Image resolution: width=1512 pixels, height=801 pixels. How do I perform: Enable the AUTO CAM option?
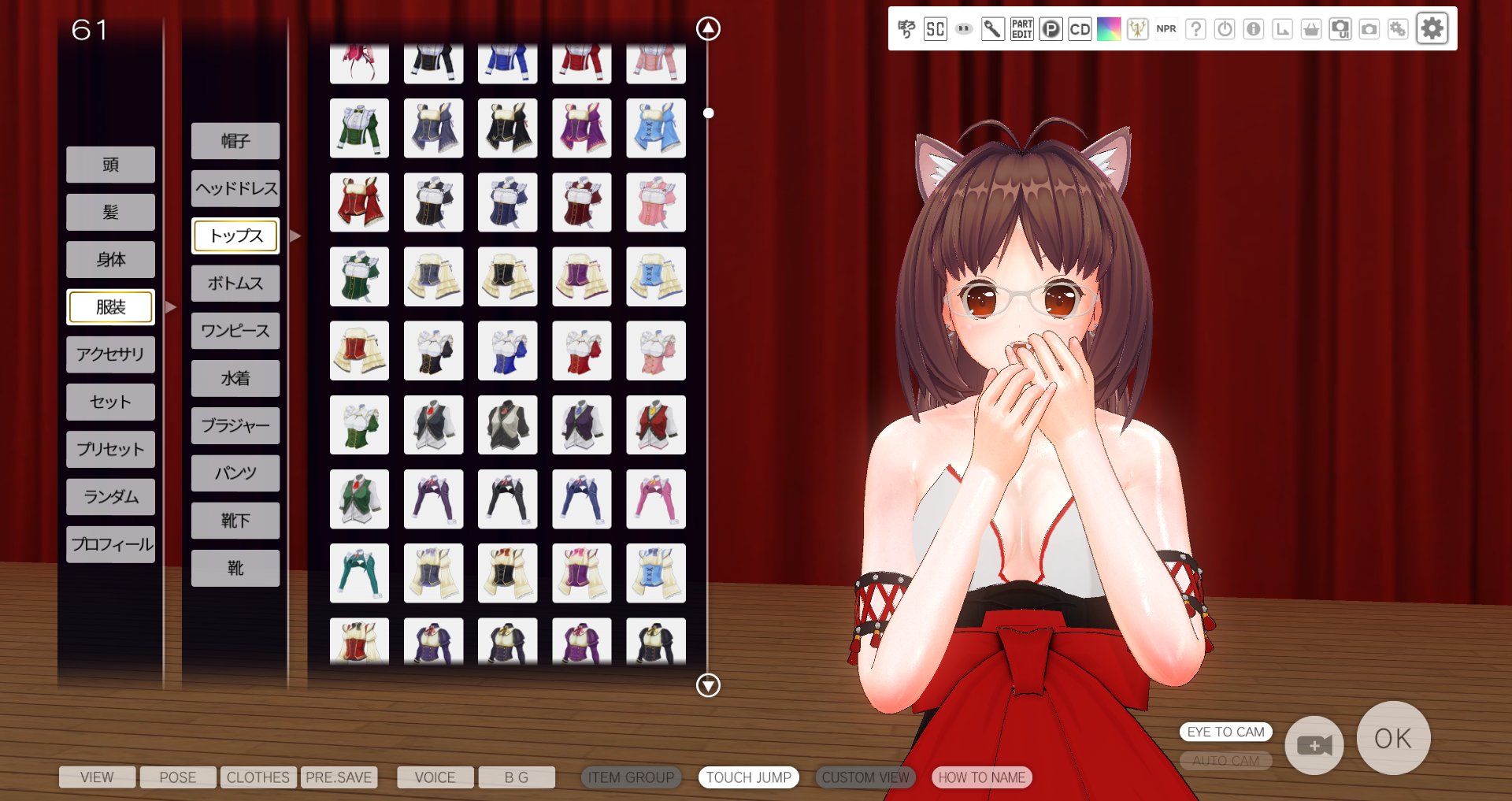(x=1225, y=761)
